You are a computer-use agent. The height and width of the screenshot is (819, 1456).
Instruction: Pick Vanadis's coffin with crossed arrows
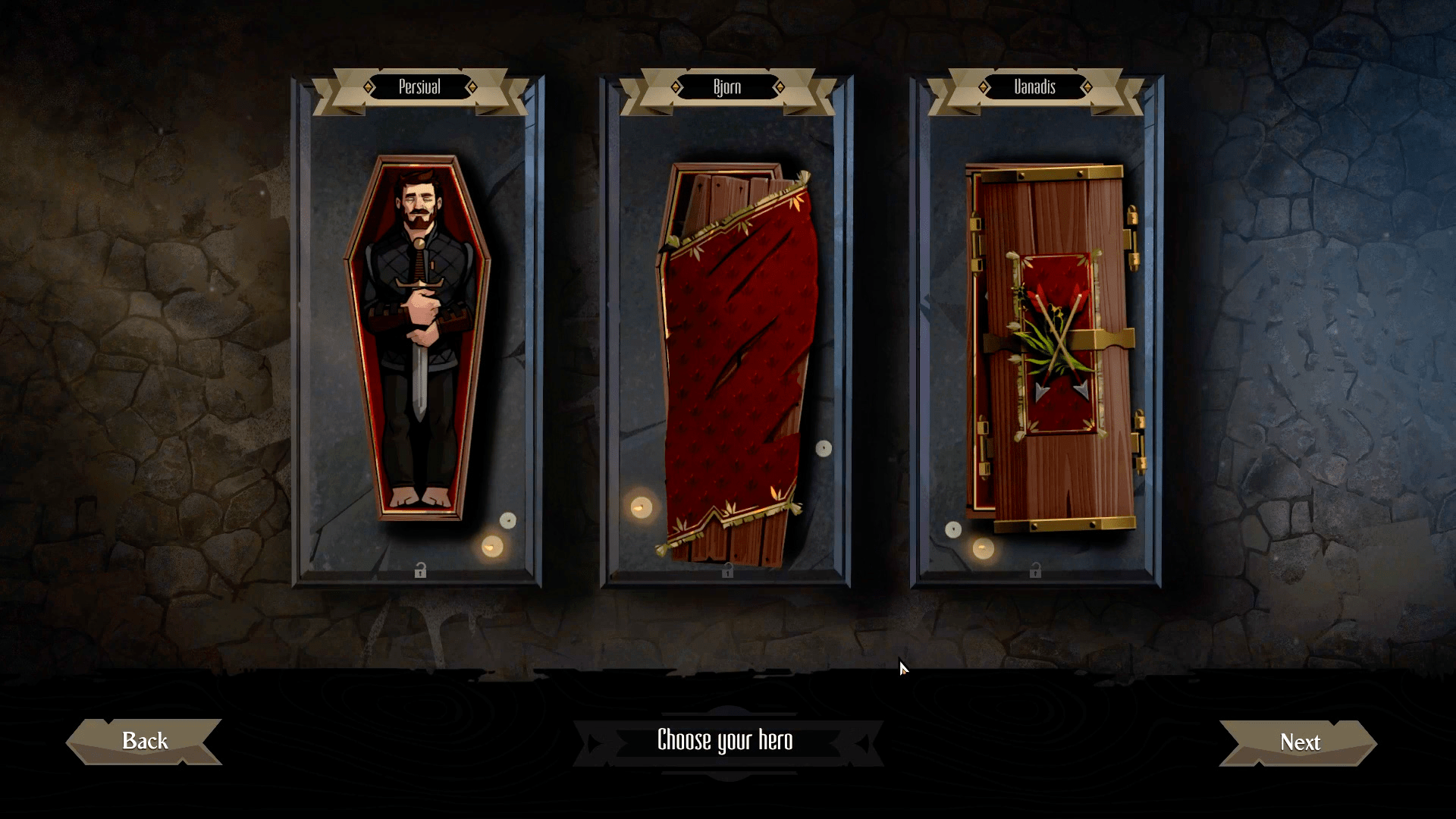click(1053, 345)
